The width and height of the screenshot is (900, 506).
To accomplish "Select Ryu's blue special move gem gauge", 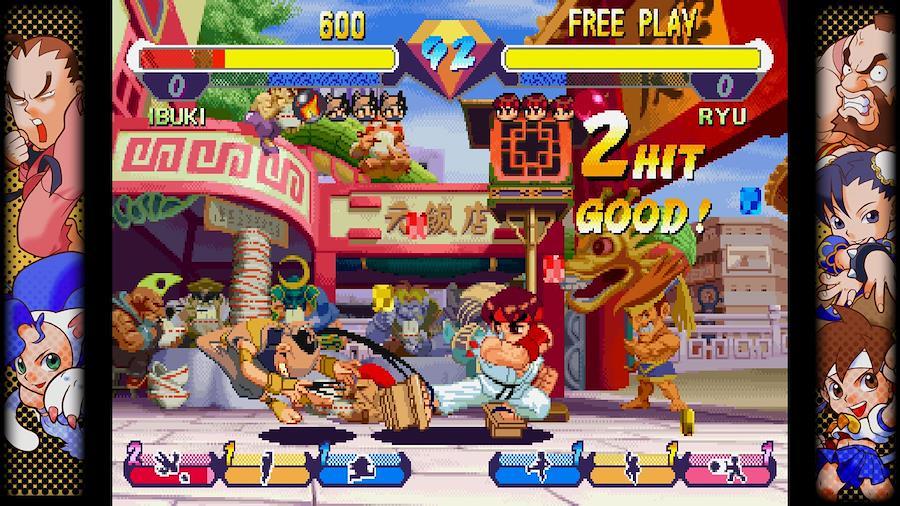I will [538, 467].
